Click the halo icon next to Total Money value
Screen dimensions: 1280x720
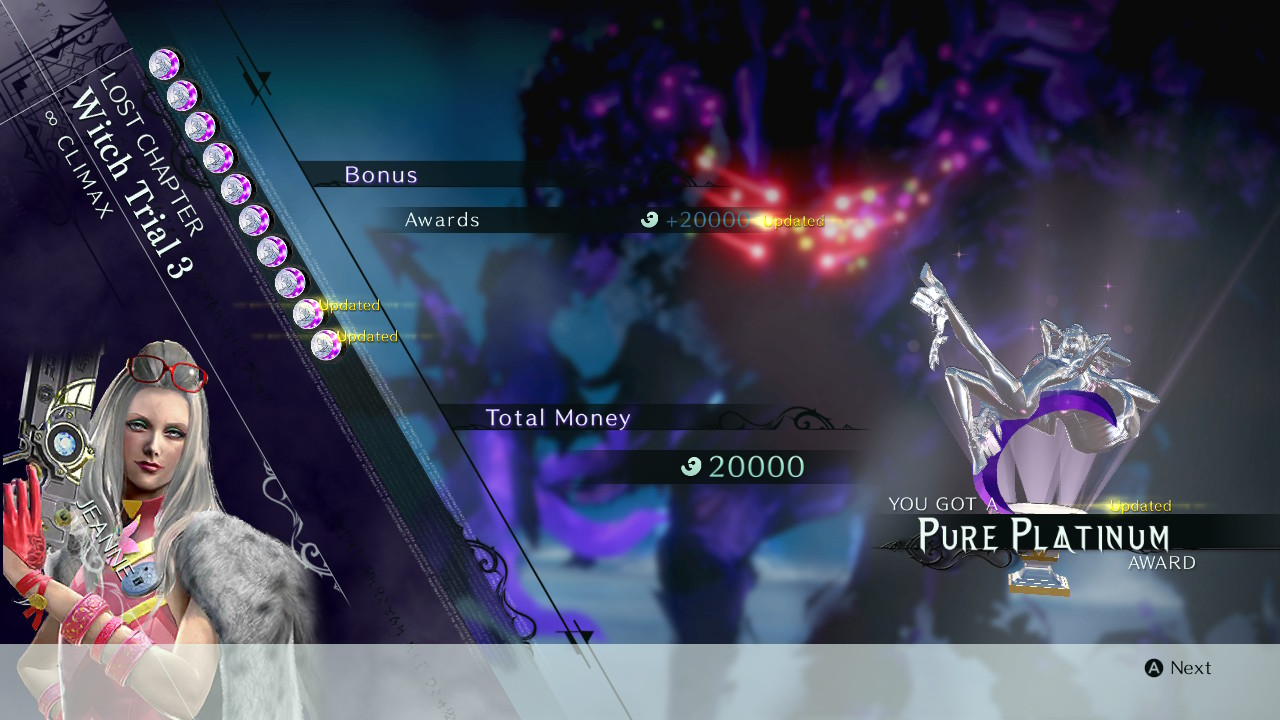[690, 465]
